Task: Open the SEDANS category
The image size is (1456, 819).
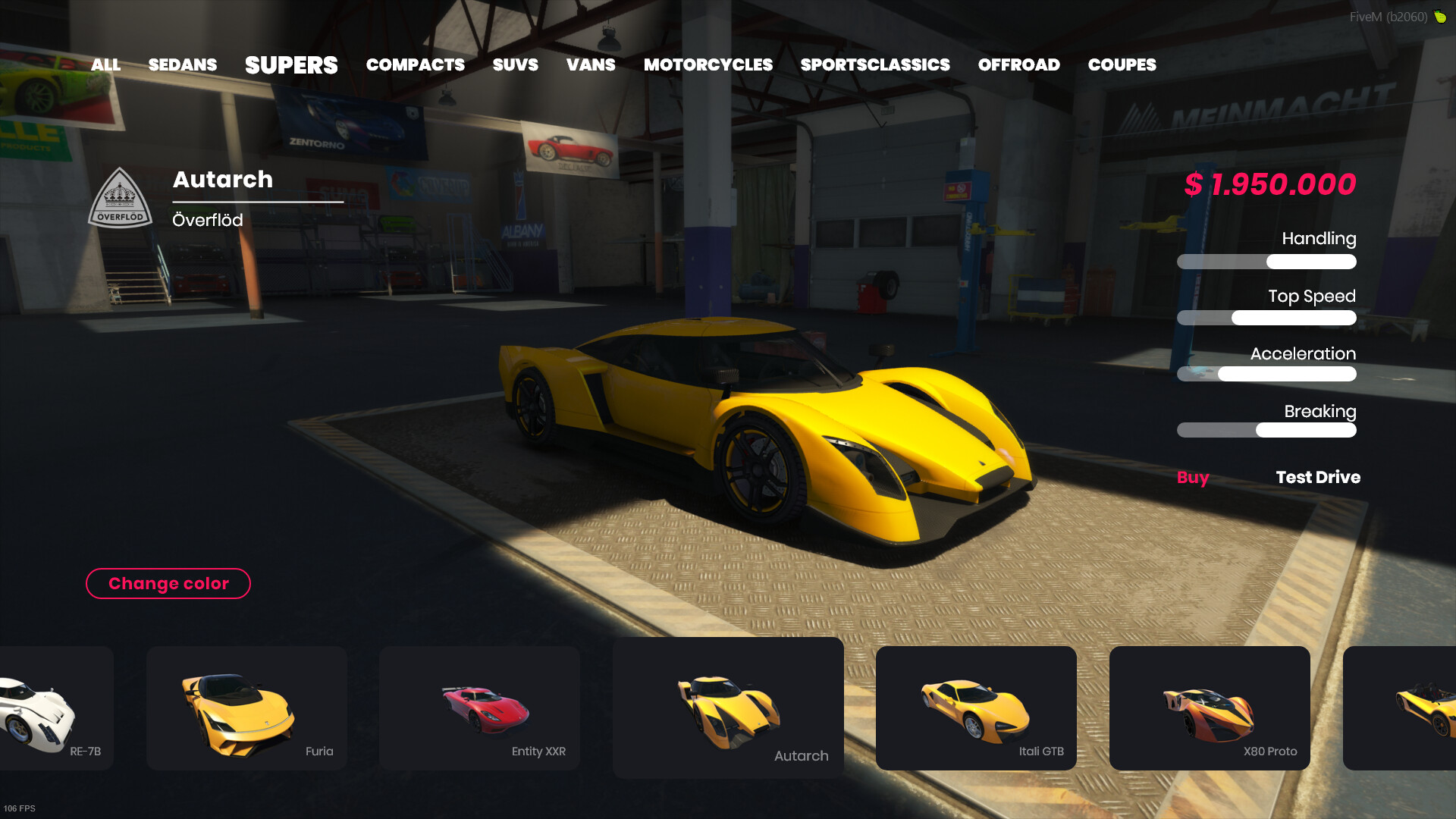Action: coord(183,65)
